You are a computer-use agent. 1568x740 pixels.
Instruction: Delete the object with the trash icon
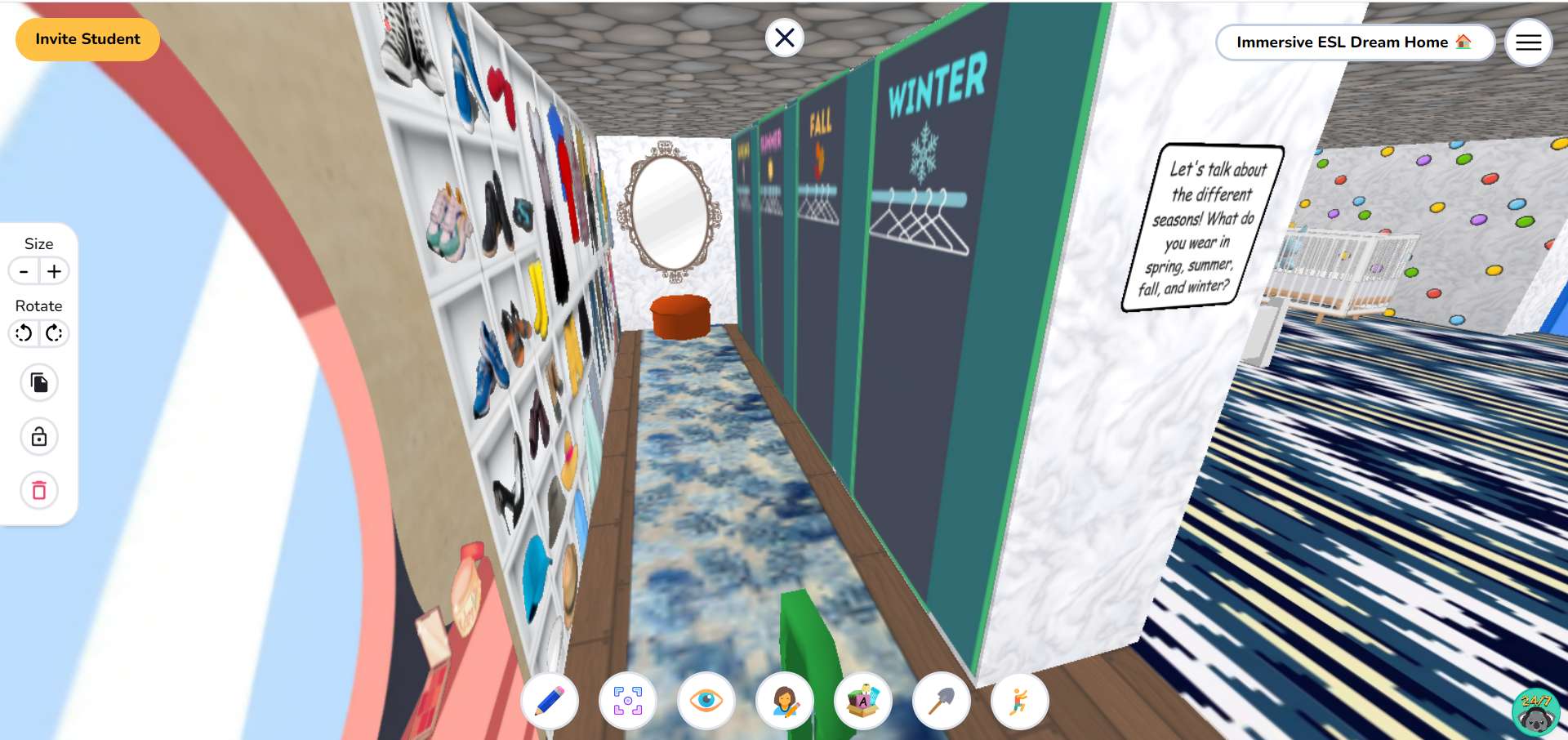coord(38,490)
